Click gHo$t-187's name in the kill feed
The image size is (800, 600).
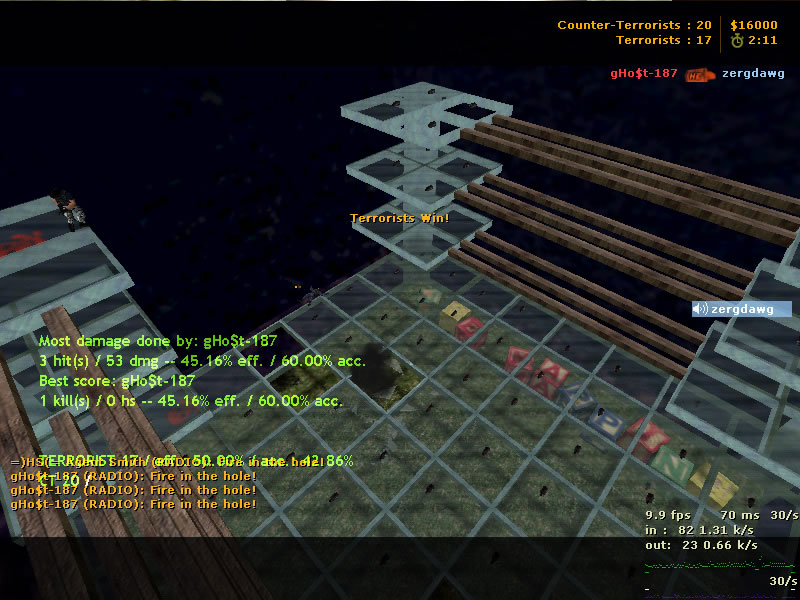point(644,73)
